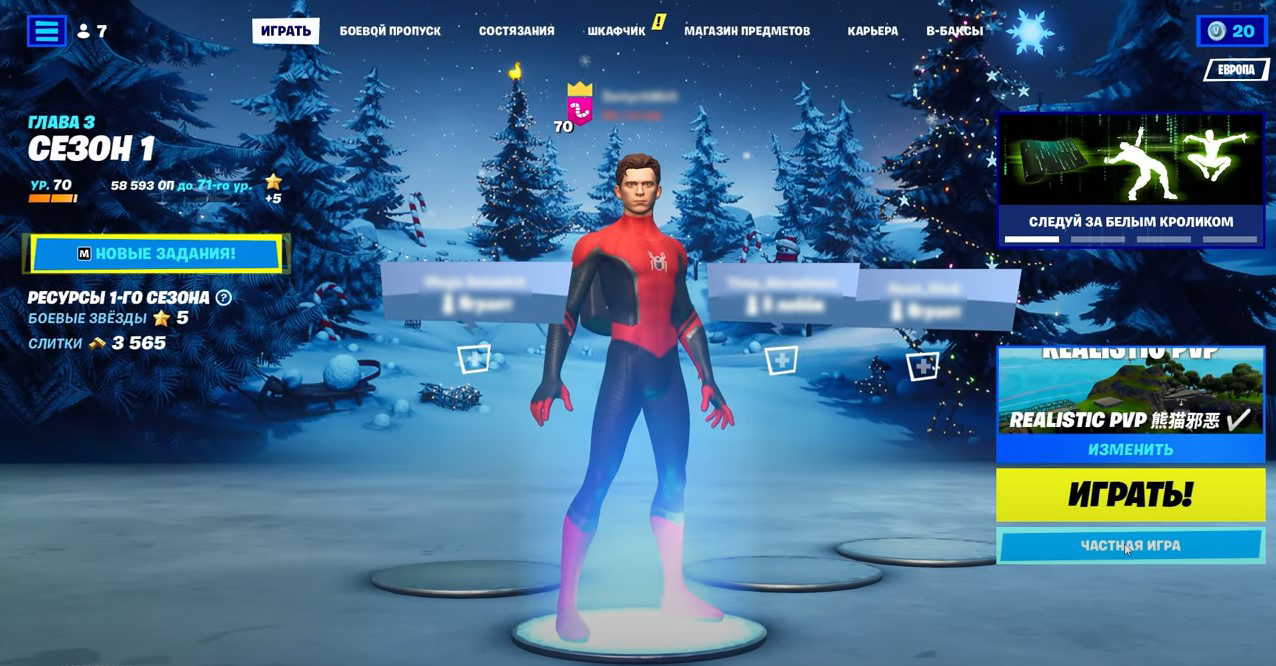Start the match with ИГРАТЬ!
Viewport: 1276px width, 666px height.
(x=1130, y=494)
